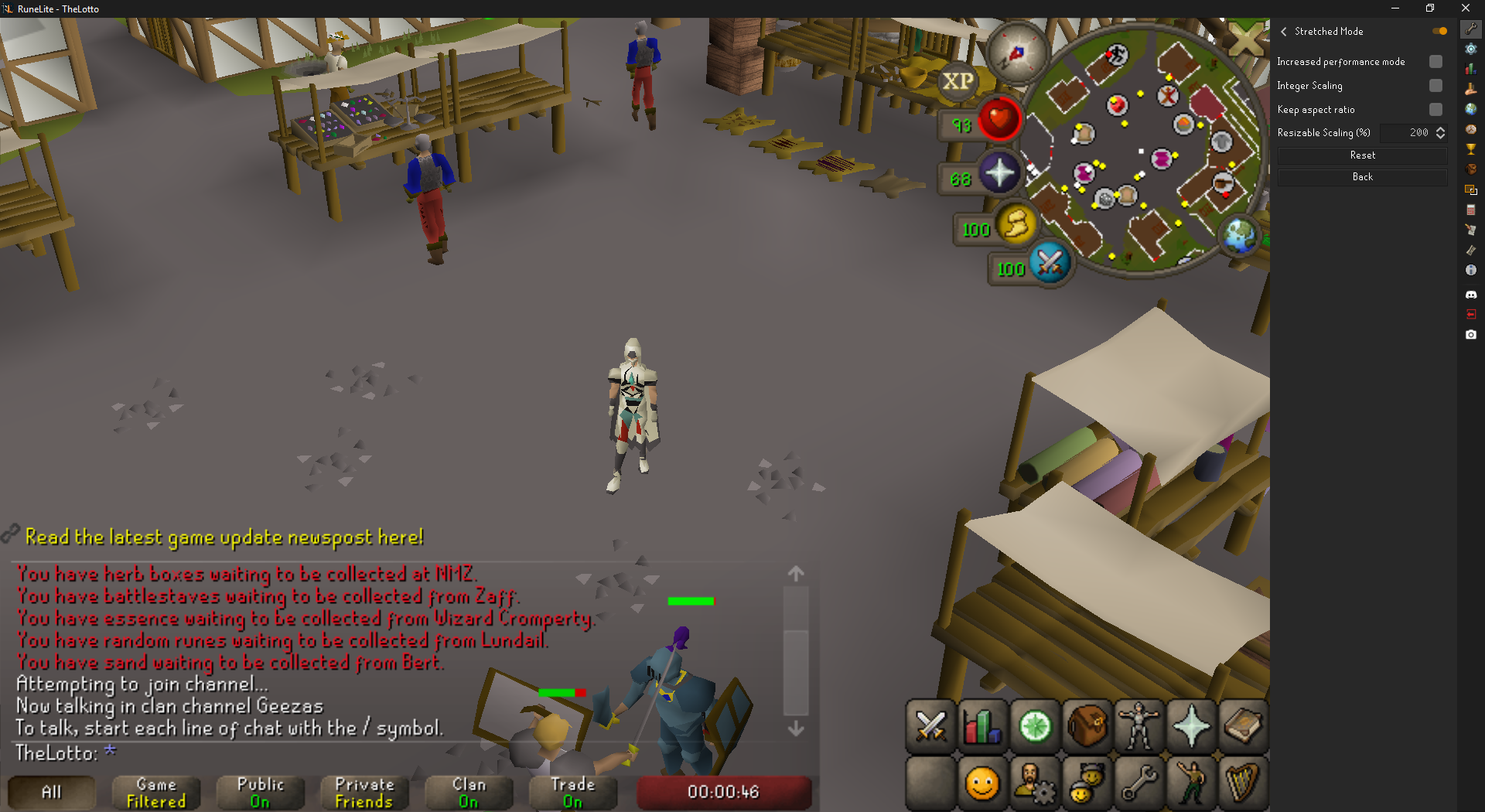Viewport: 1485px width, 812px height.
Task: Click the Reset button in Stretched Mode
Action: click(x=1362, y=155)
